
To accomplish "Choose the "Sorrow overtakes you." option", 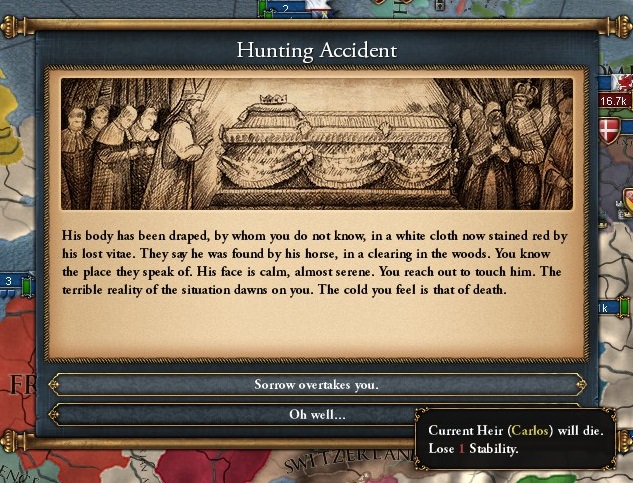I will 316,384.
